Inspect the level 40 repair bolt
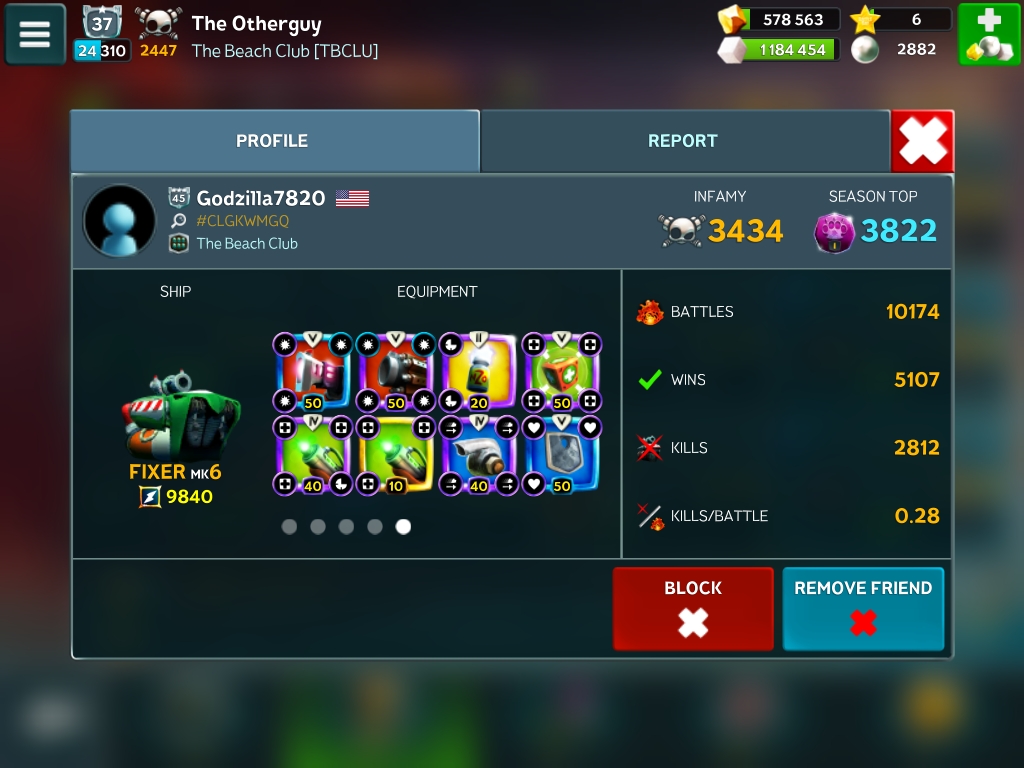Image resolution: width=1024 pixels, height=768 pixels. tap(313, 455)
